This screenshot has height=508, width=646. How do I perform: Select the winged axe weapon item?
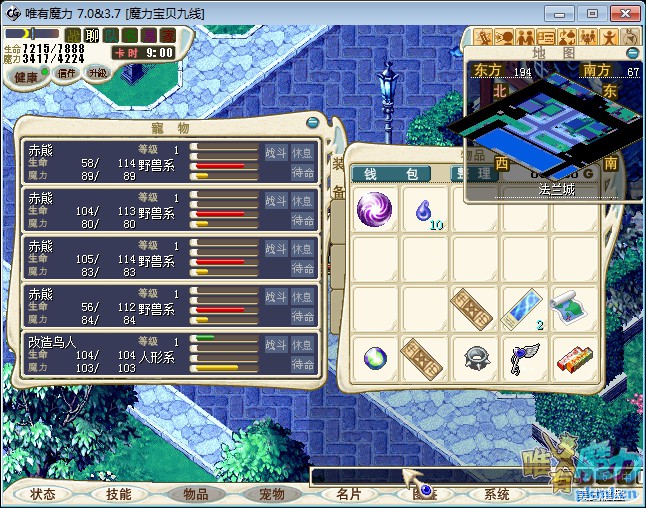524,357
